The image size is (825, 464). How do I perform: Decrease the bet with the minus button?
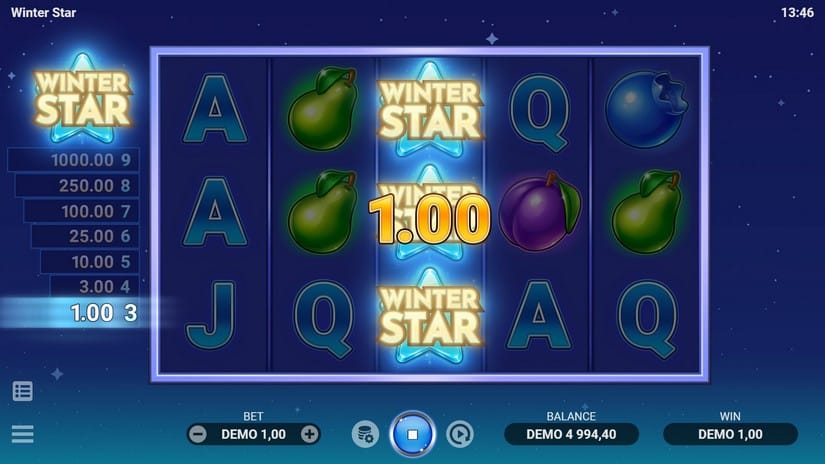198,434
